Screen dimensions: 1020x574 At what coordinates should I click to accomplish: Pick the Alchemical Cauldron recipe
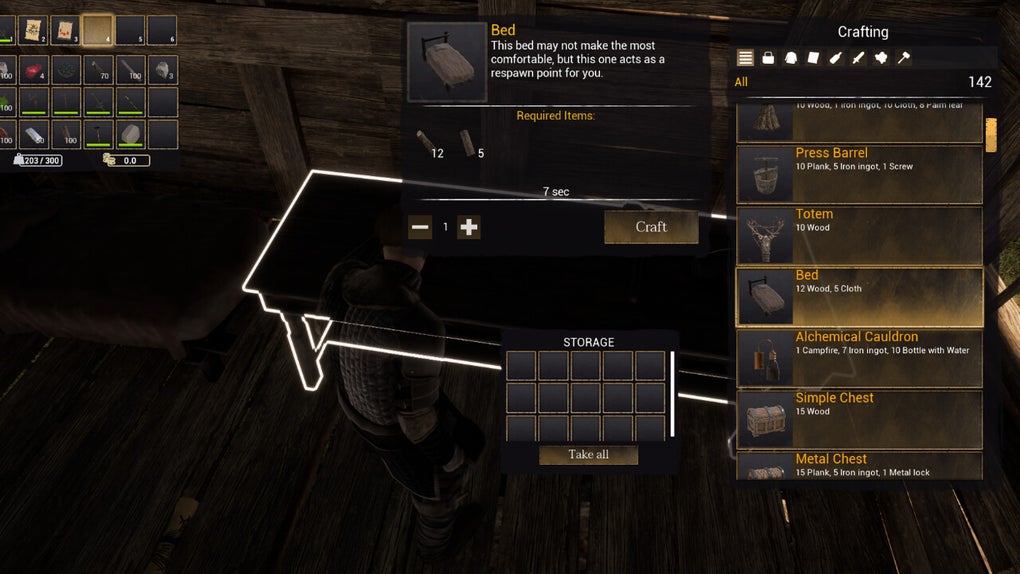click(859, 358)
